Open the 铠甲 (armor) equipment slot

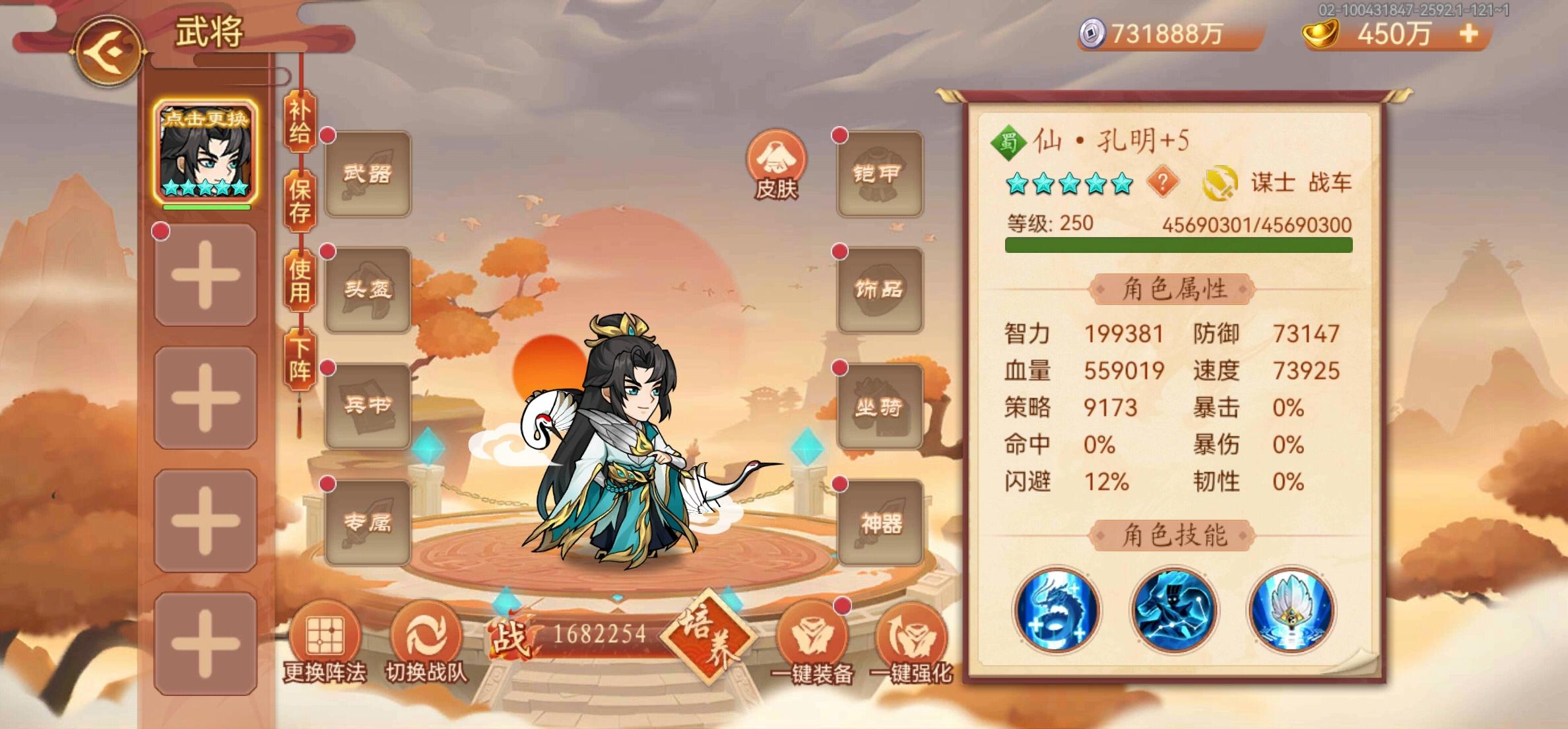880,173
